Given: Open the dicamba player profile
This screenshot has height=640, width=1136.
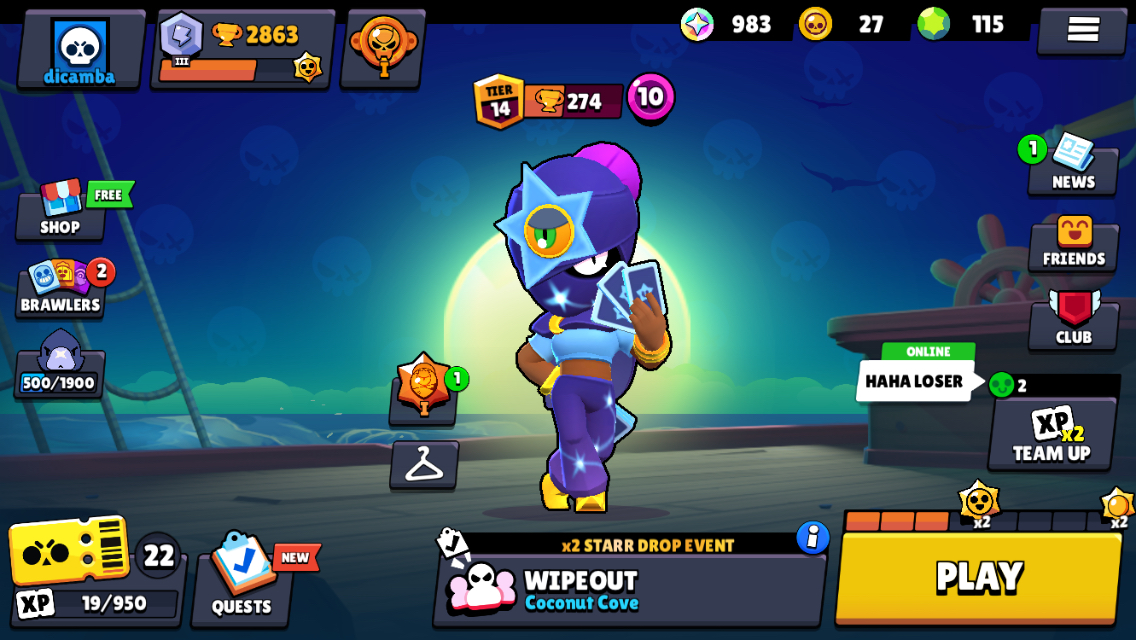Looking at the screenshot, I should point(80,50).
